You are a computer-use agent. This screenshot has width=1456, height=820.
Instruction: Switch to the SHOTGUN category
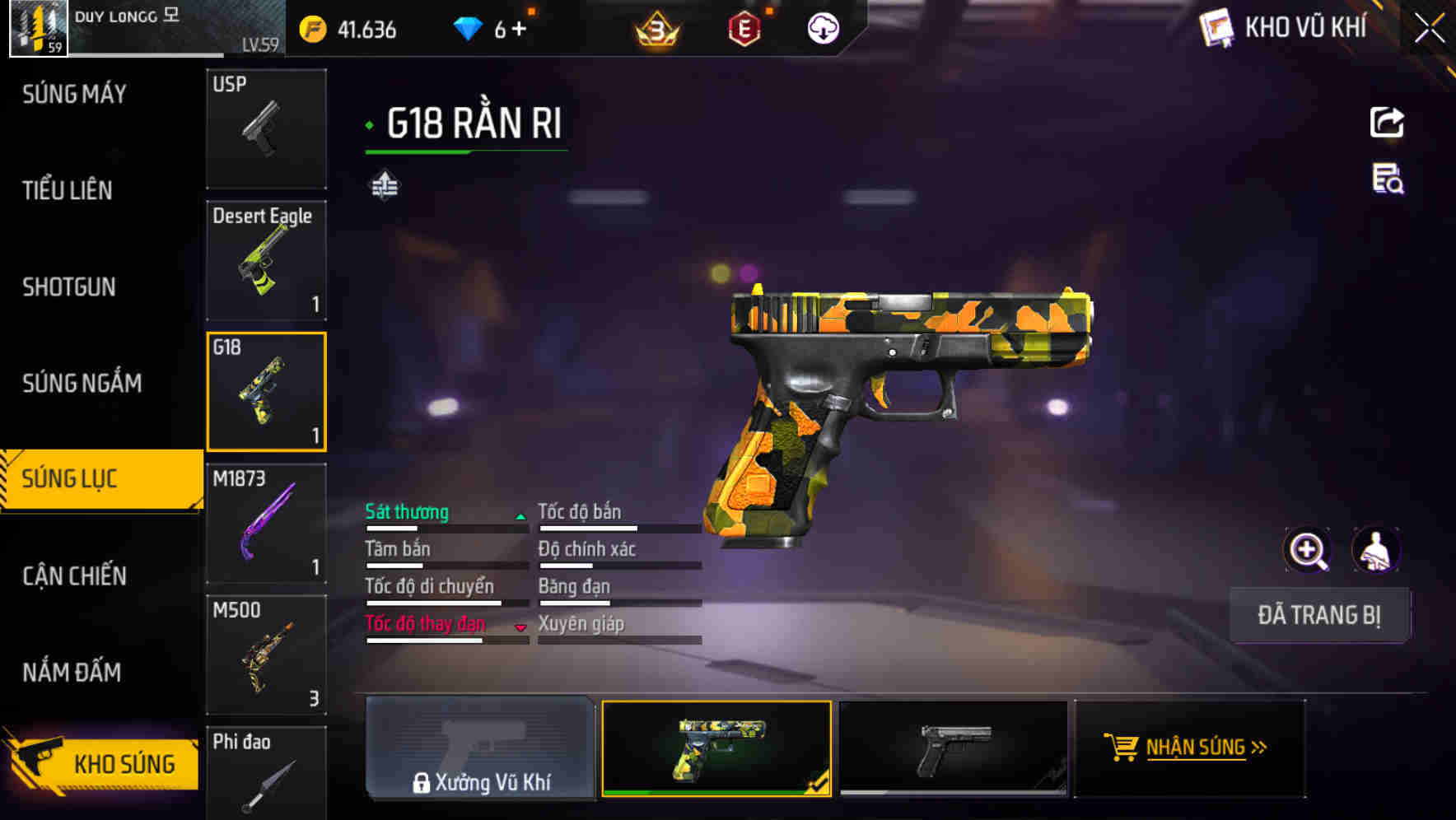(x=69, y=287)
